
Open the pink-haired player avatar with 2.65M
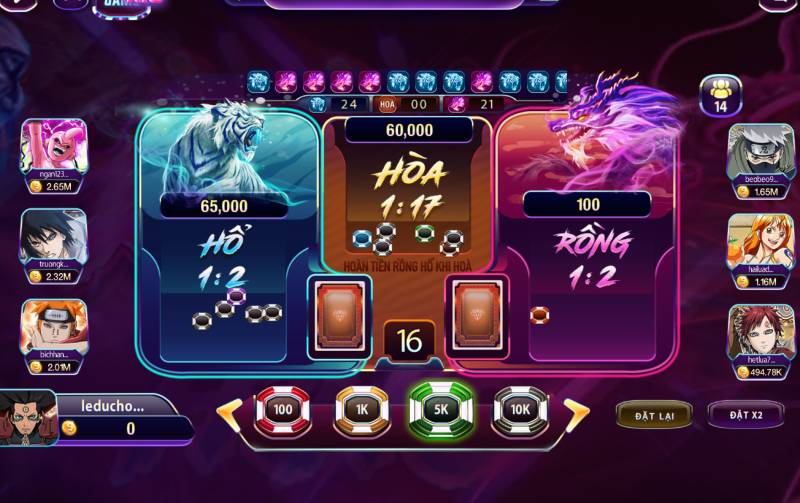tap(54, 148)
